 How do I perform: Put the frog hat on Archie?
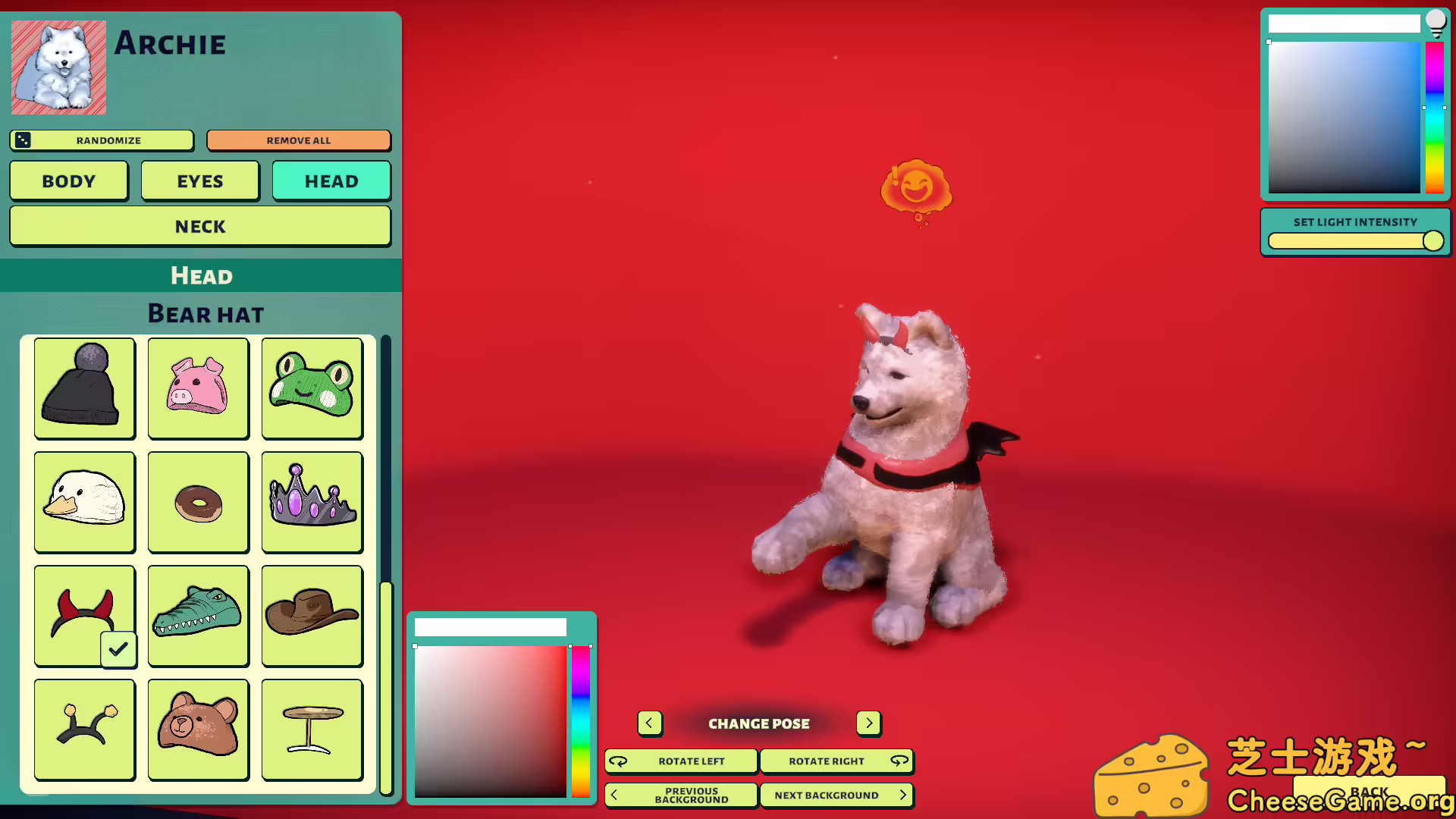(x=311, y=388)
